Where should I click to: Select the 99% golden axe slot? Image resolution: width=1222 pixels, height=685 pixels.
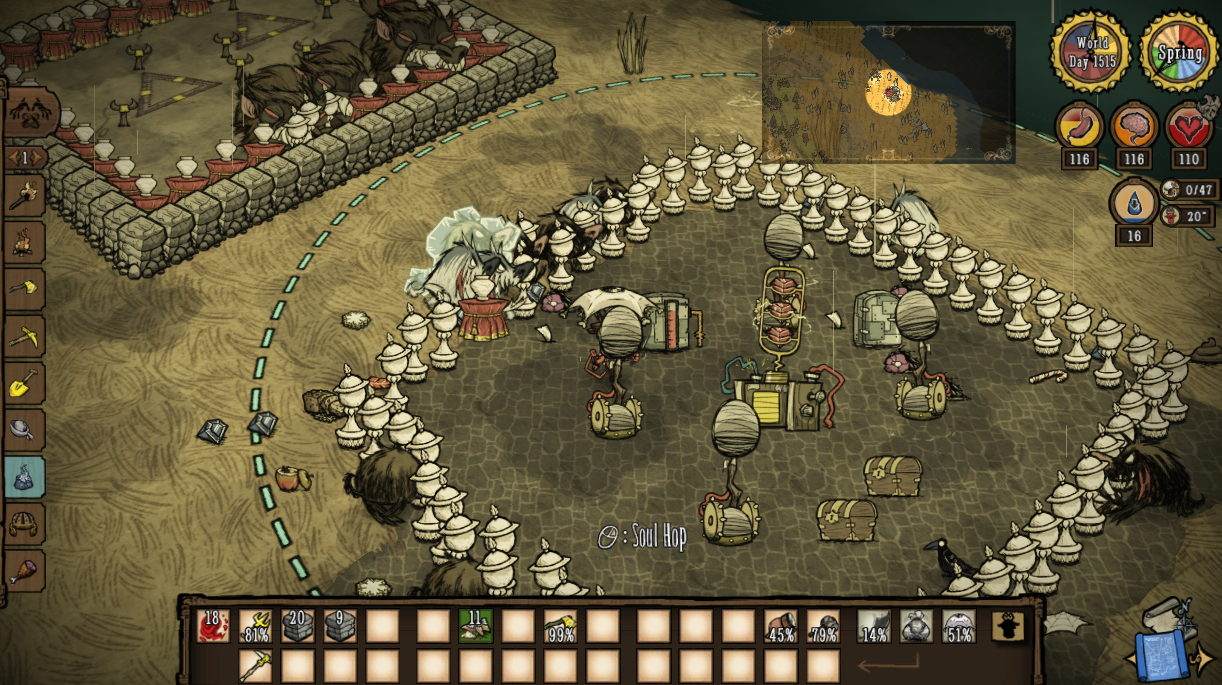click(x=560, y=626)
